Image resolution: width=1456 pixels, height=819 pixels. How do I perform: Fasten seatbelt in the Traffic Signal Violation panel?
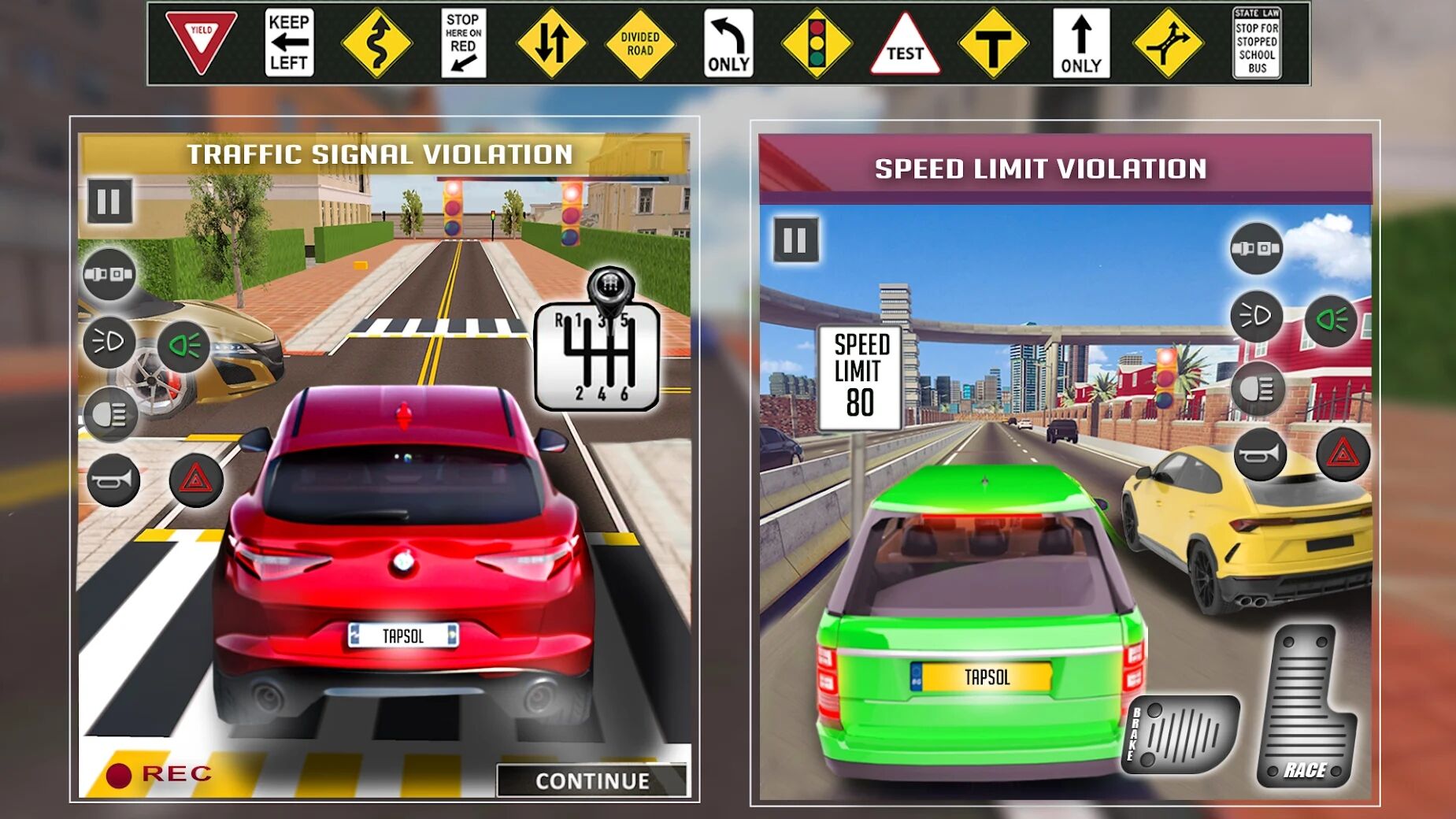click(109, 274)
